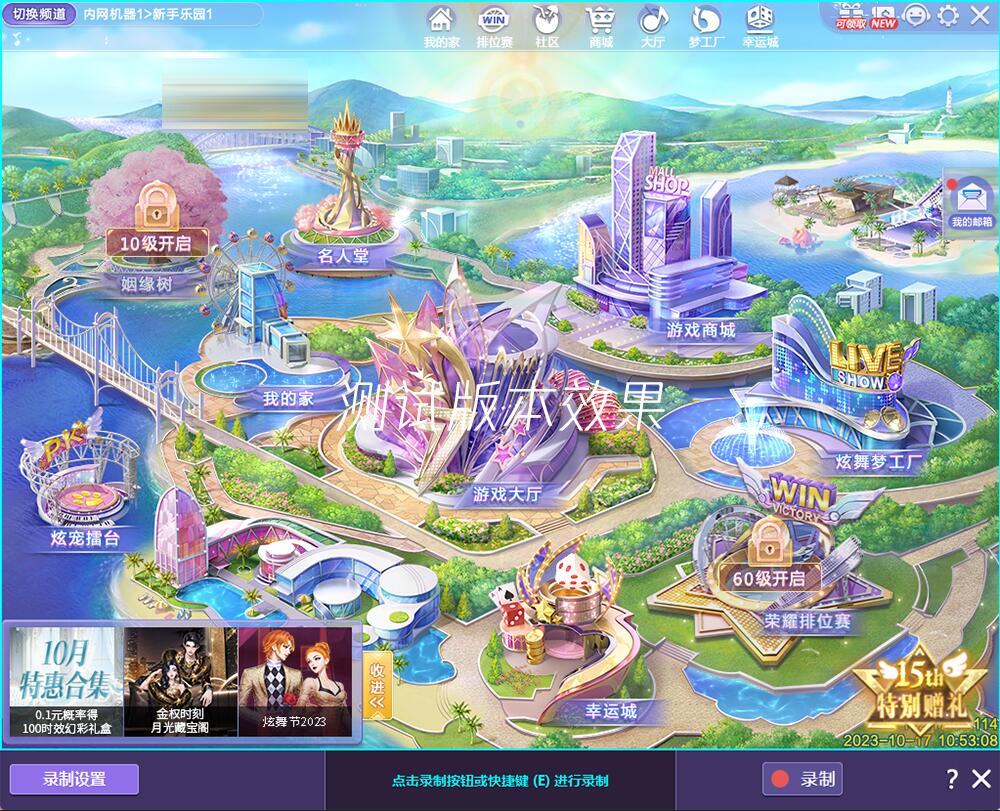Image resolution: width=1000 pixels, height=811 pixels.
Task: Open 我的家 in the top navigation bar
Action: (440, 25)
